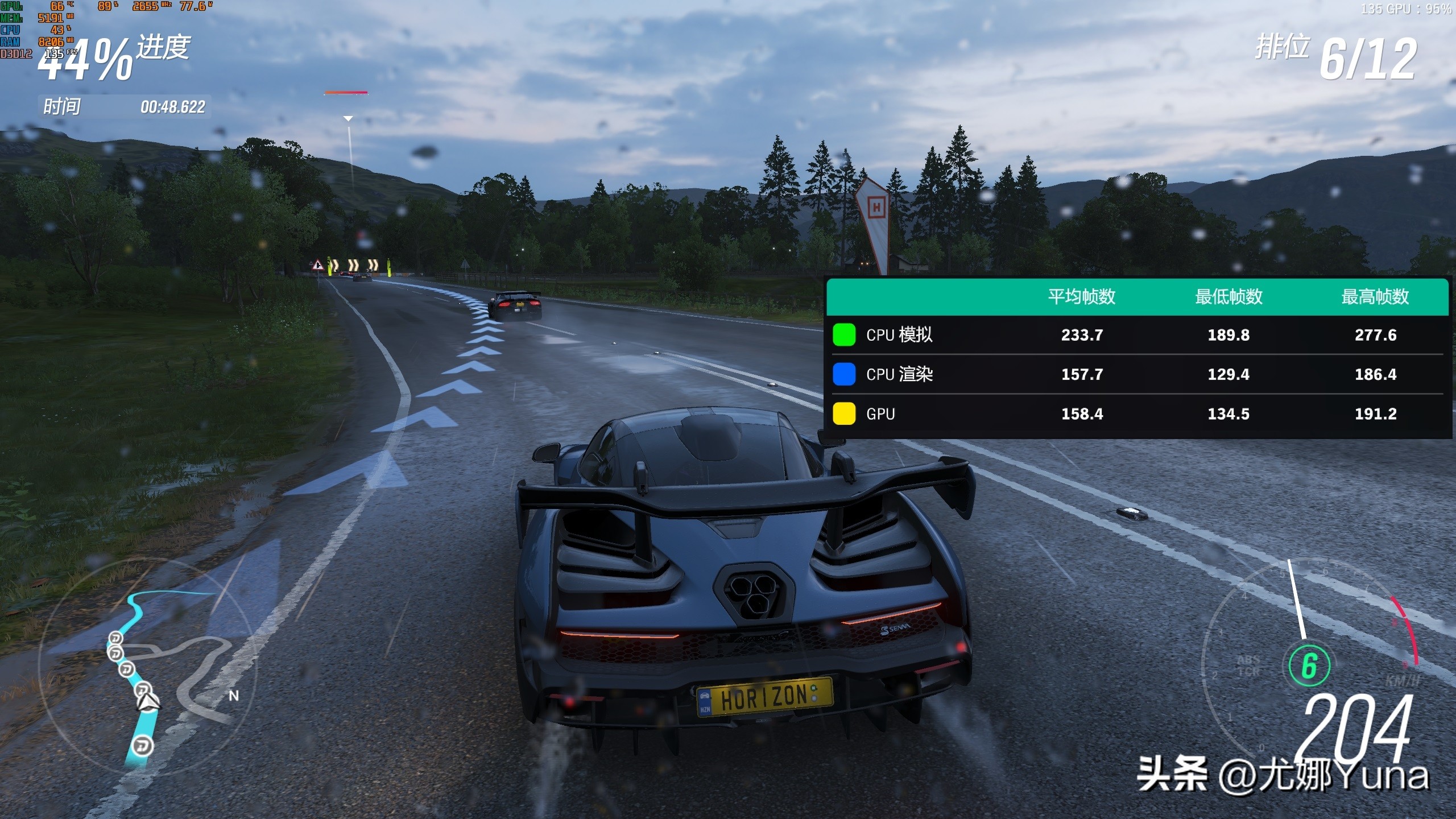
Task: Select the player arrow marker on the minimap
Action: tap(148, 702)
